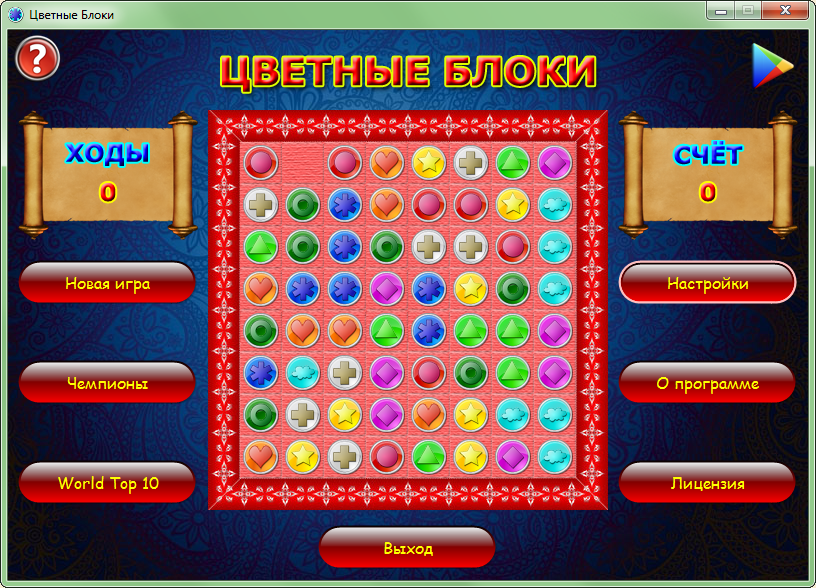Screen dimensions: 816x588
Task: Open the Настройки settings
Action: tap(707, 283)
